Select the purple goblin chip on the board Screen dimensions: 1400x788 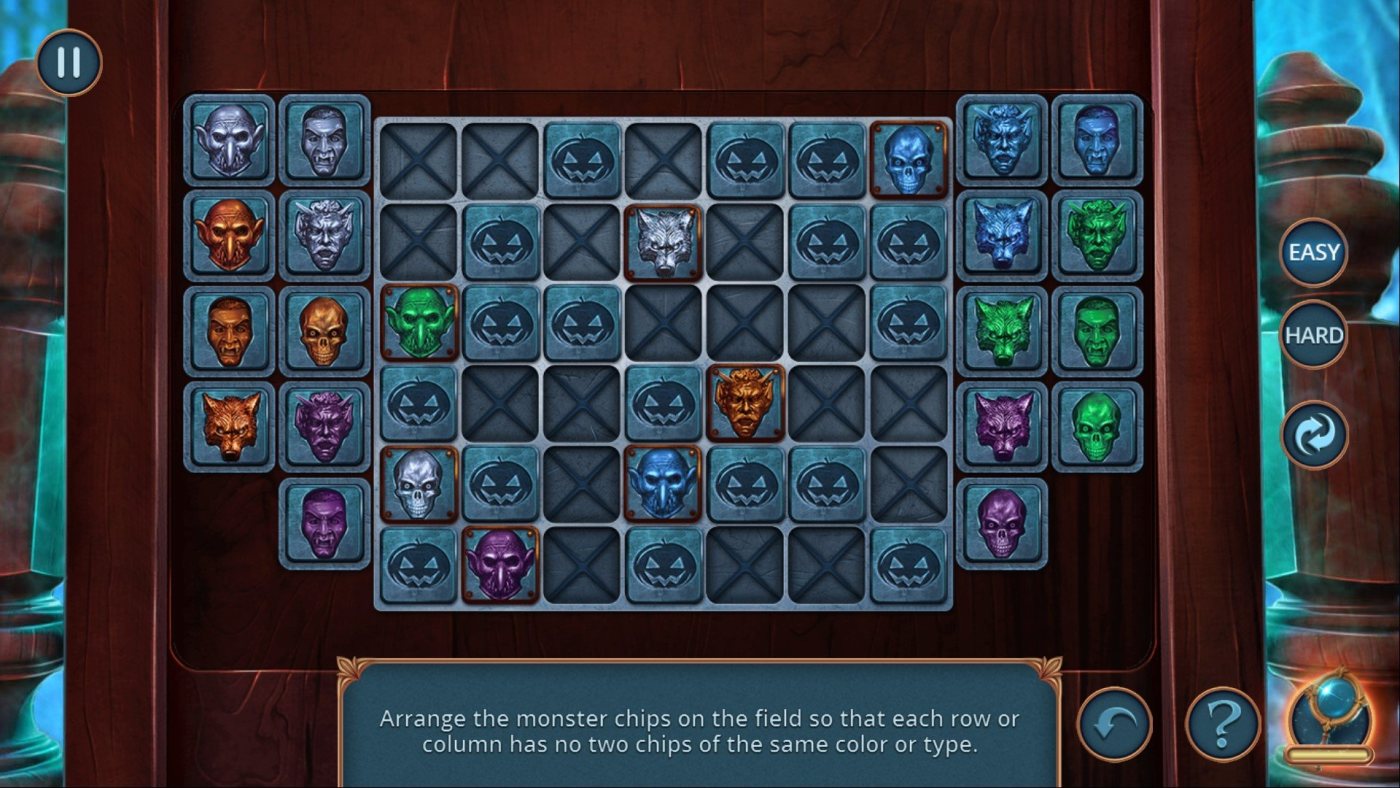click(500, 564)
